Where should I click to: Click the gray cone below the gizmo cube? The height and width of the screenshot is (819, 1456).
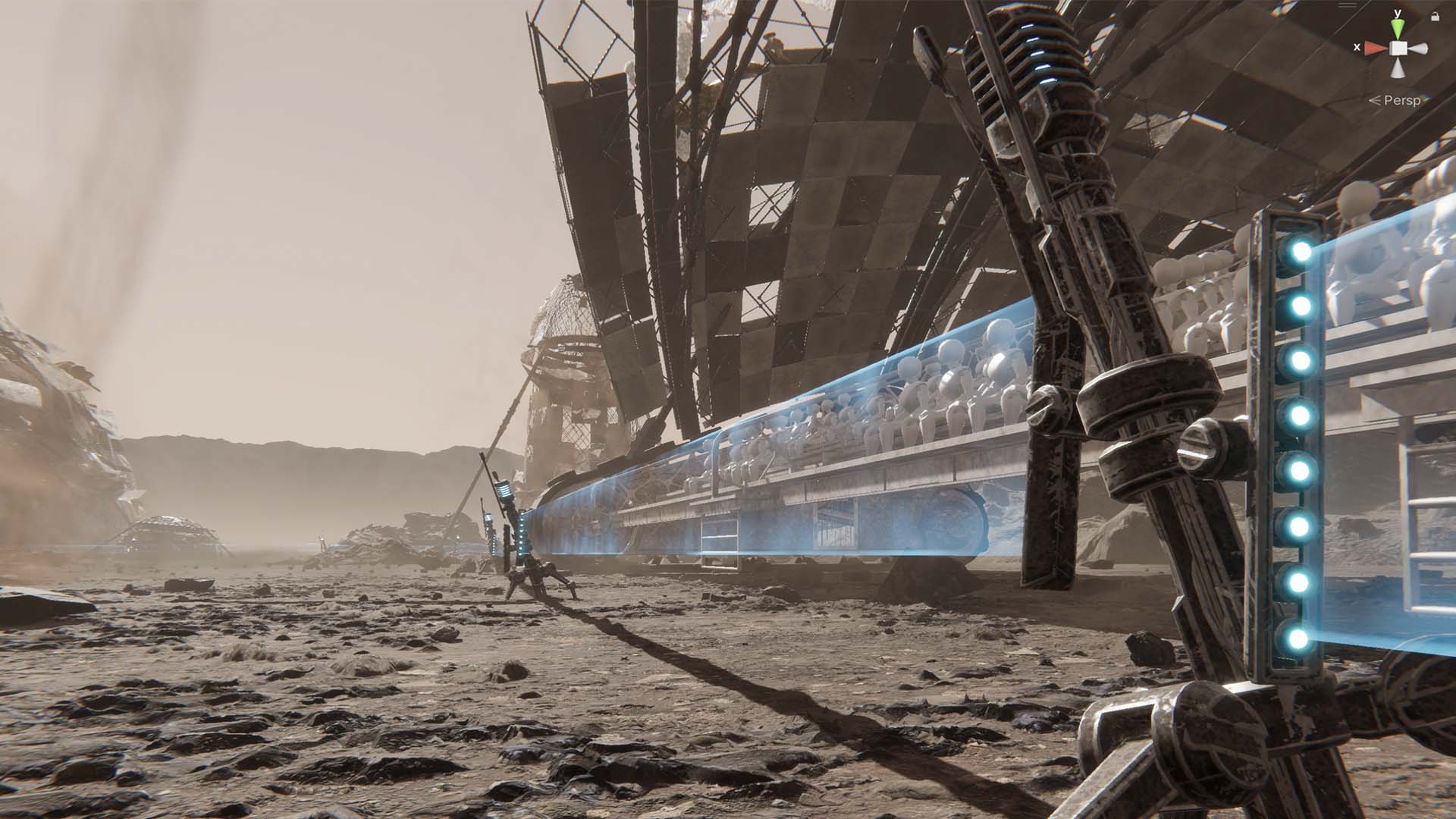tap(1398, 68)
